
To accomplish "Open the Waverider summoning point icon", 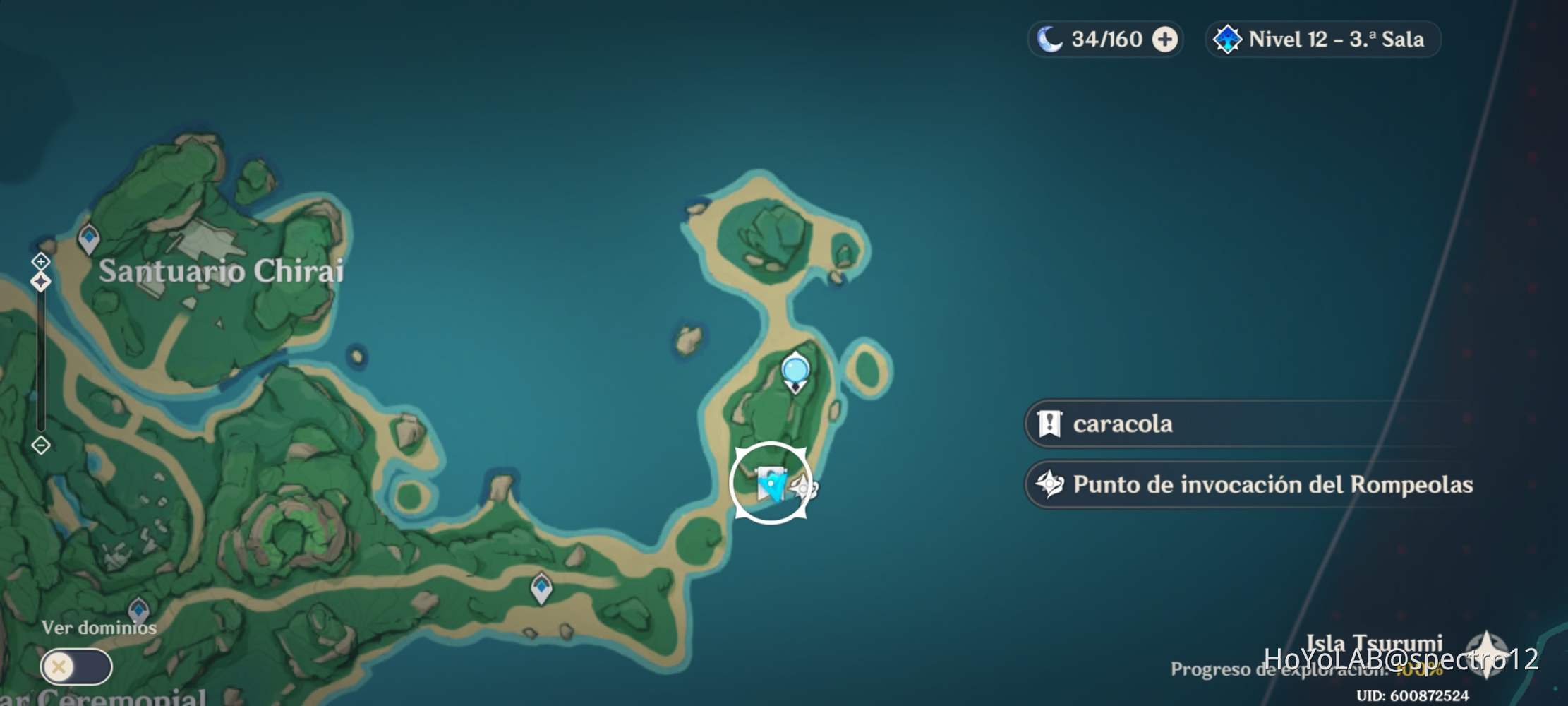I will [802, 488].
